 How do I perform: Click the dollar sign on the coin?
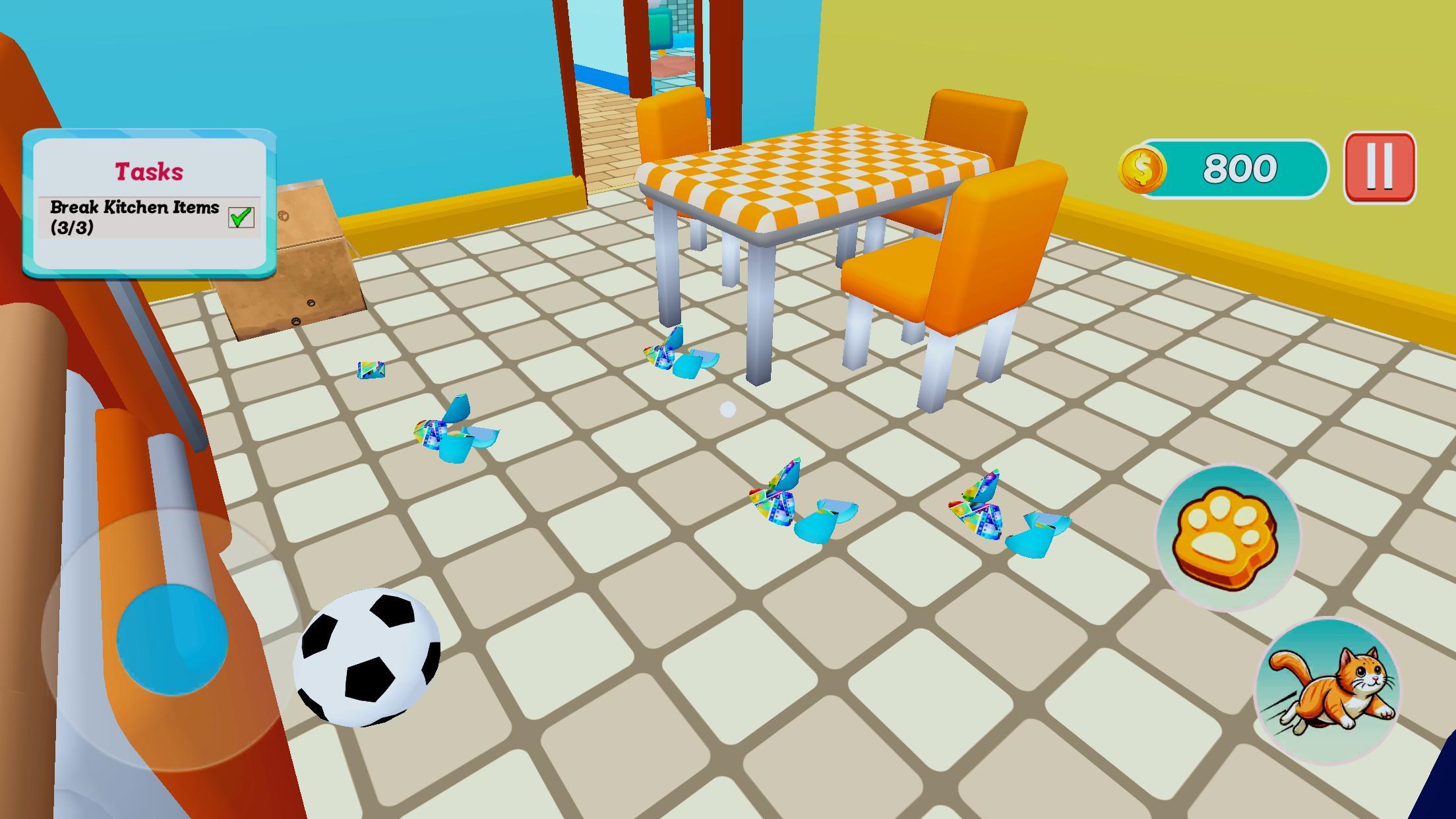pyautogui.click(x=1143, y=169)
